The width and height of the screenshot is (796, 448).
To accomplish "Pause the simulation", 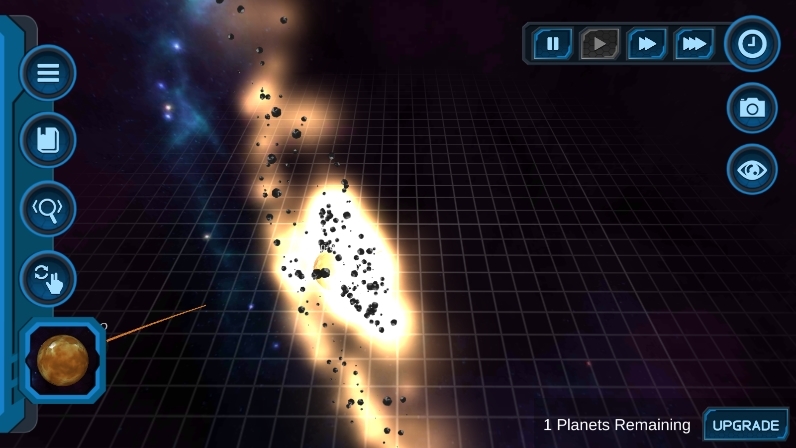I will [552, 44].
